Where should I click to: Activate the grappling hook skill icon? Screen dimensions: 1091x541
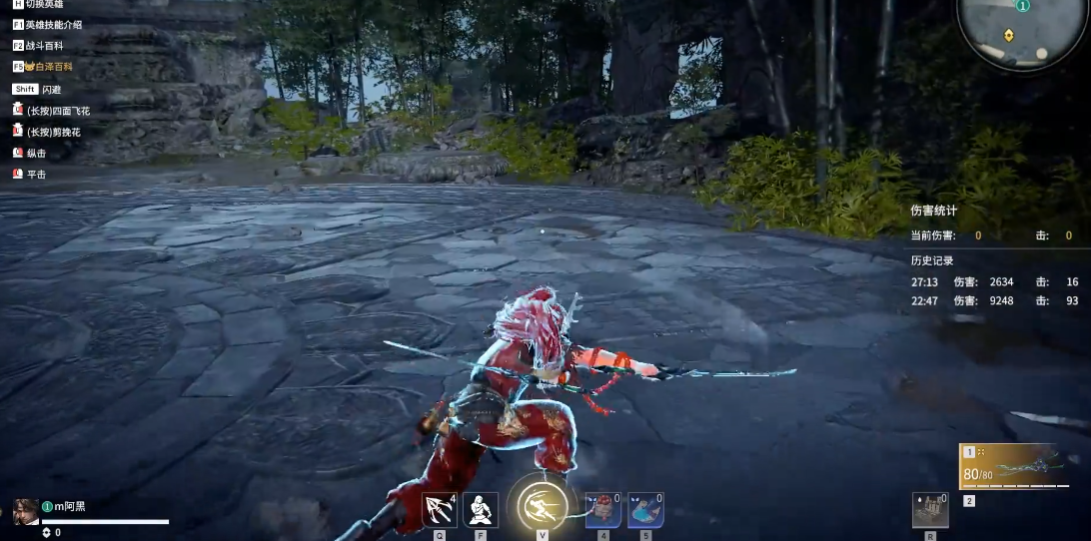[439, 509]
